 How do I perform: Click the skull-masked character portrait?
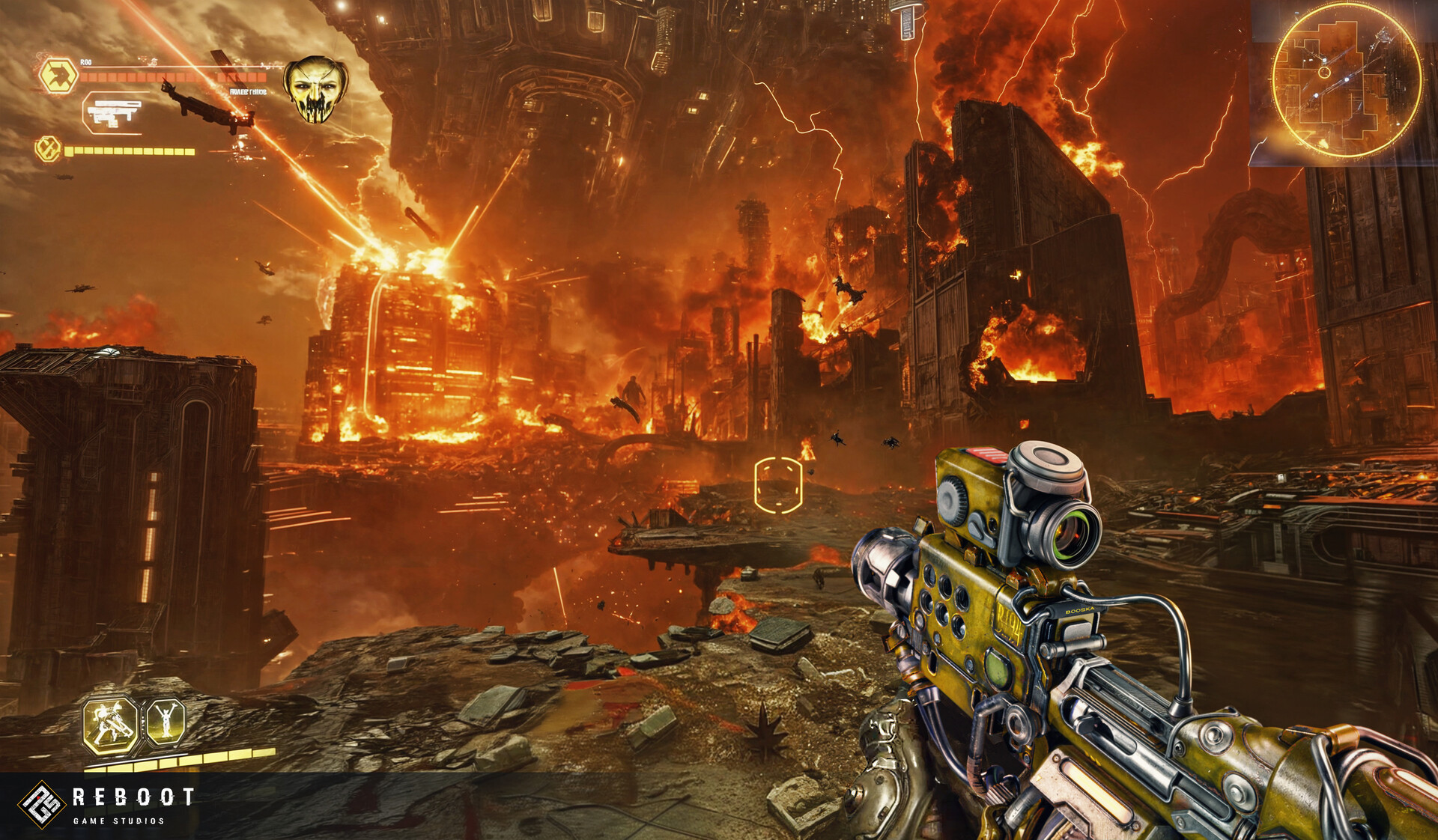click(315, 90)
